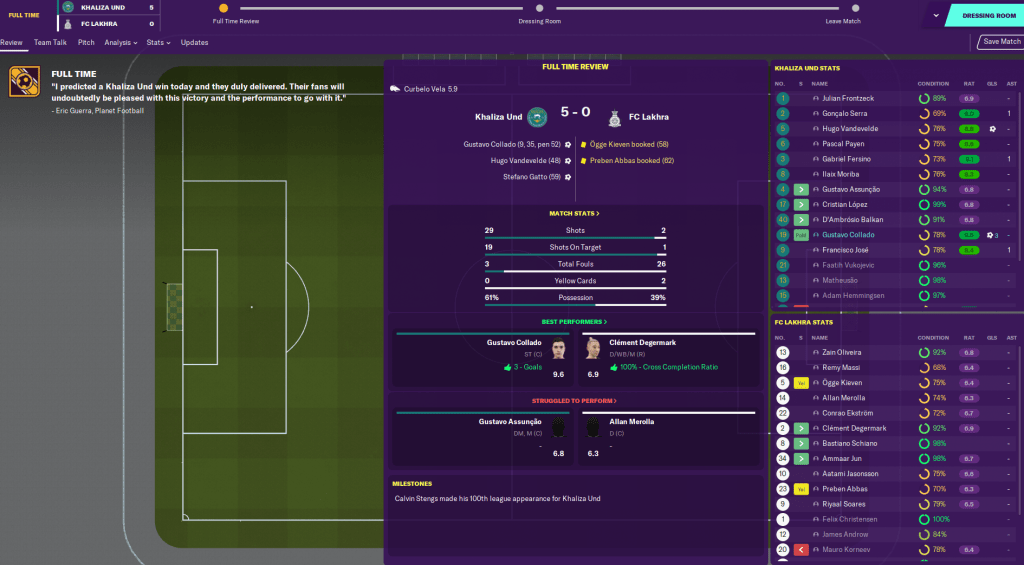This screenshot has width=1024, height=565.
Task: Open the Struggled To Perform list
Action: click(x=574, y=401)
